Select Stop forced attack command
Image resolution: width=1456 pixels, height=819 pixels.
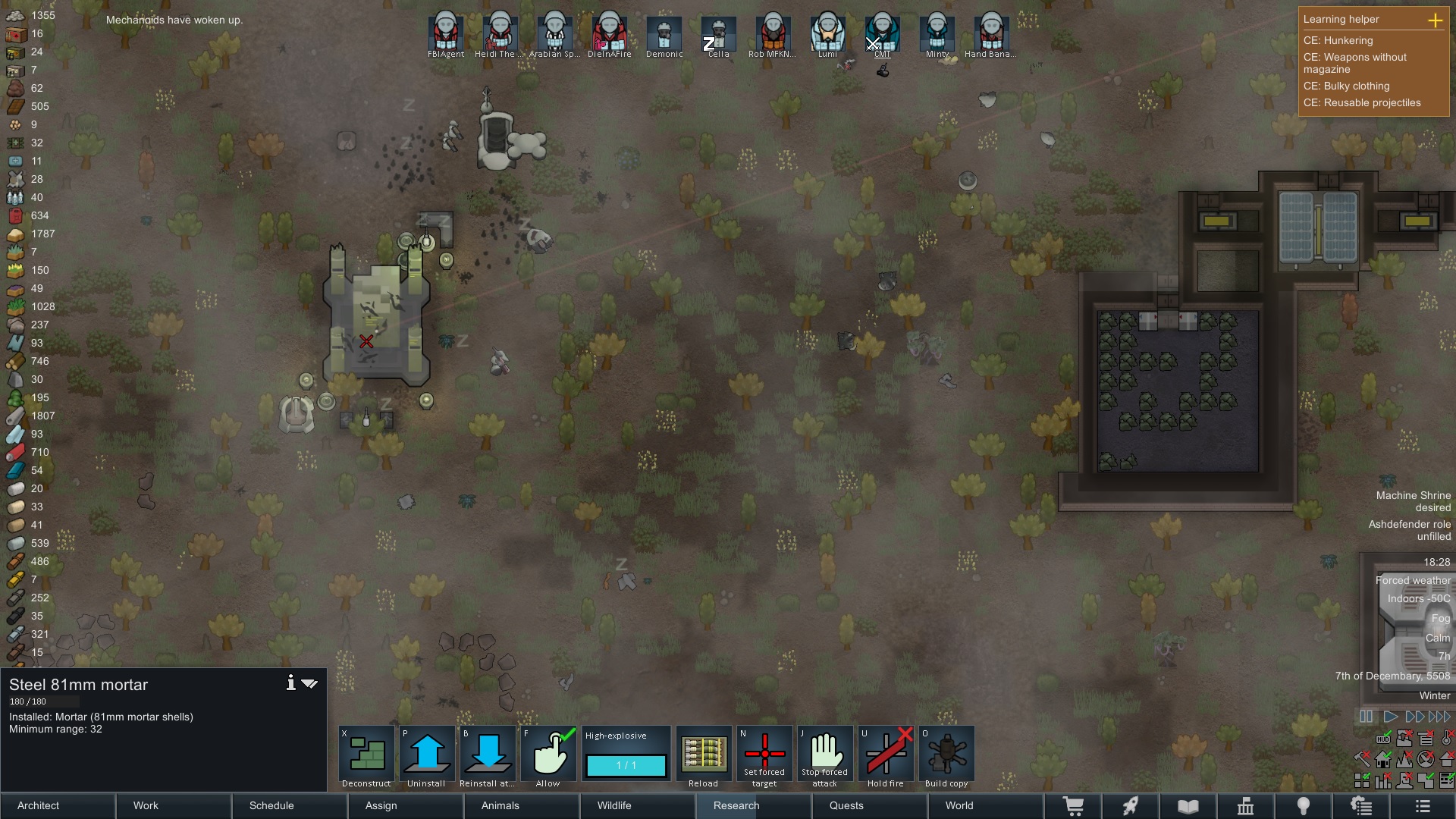[825, 756]
